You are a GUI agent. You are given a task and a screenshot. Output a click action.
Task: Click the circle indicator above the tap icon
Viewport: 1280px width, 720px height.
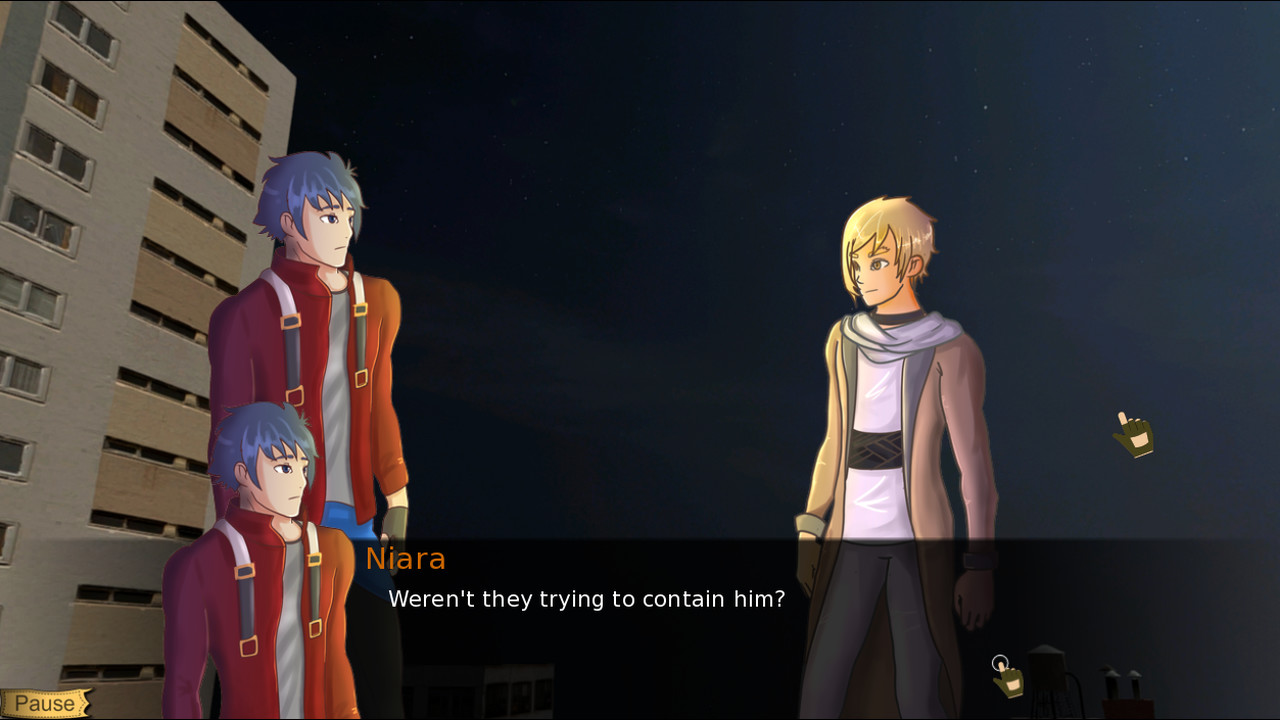click(x=1000, y=662)
